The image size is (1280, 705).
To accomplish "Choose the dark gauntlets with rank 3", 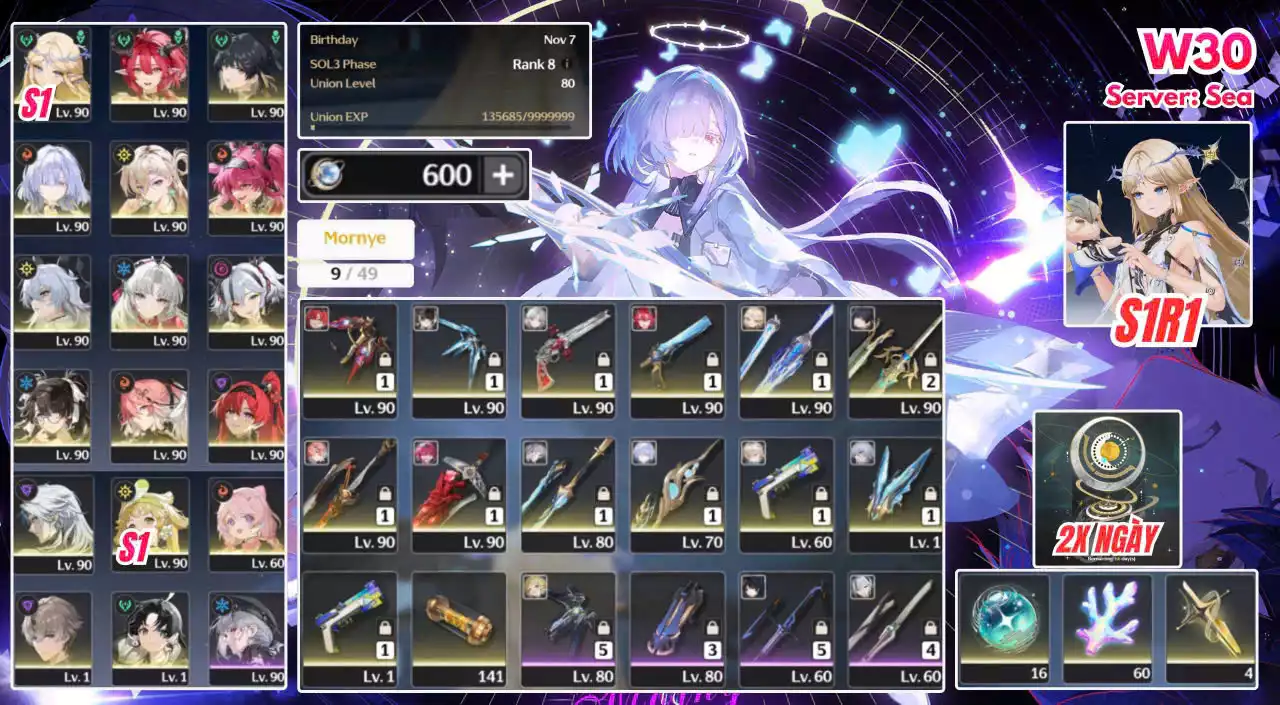I will 678,620.
